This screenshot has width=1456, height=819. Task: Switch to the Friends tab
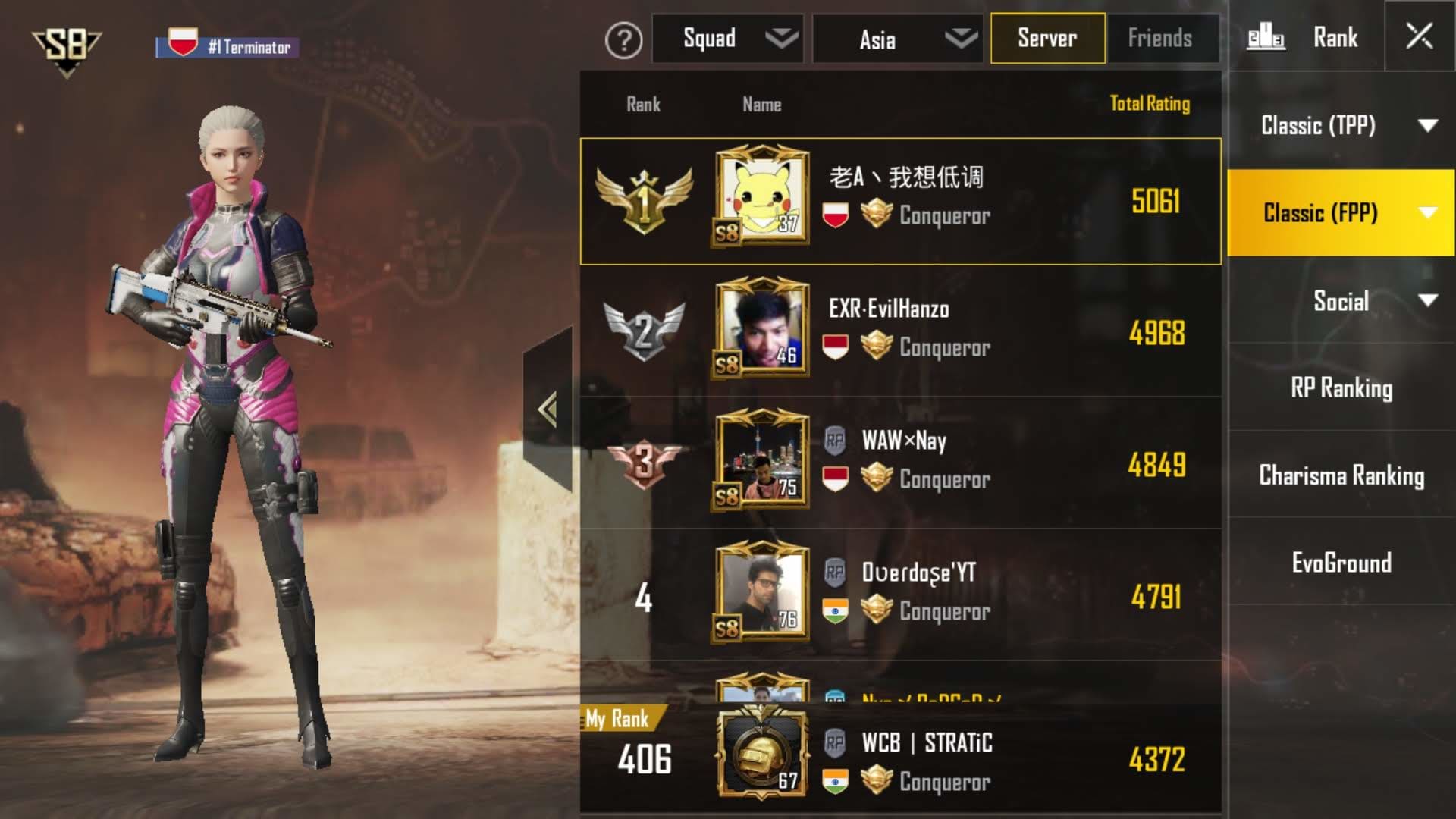pyautogui.click(x=1160, y=38)
